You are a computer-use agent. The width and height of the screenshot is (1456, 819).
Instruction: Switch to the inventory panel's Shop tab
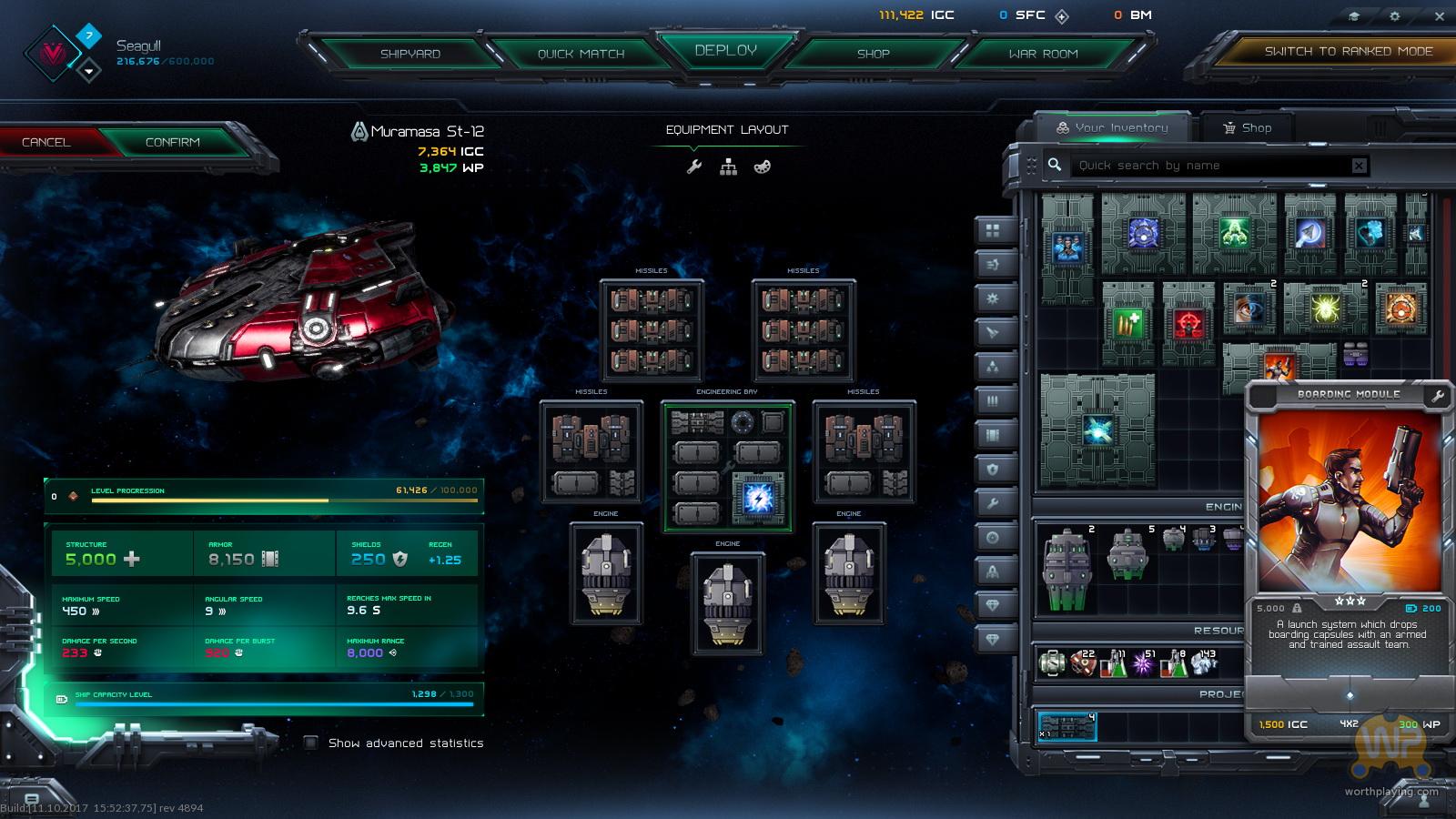point(1248,127)
